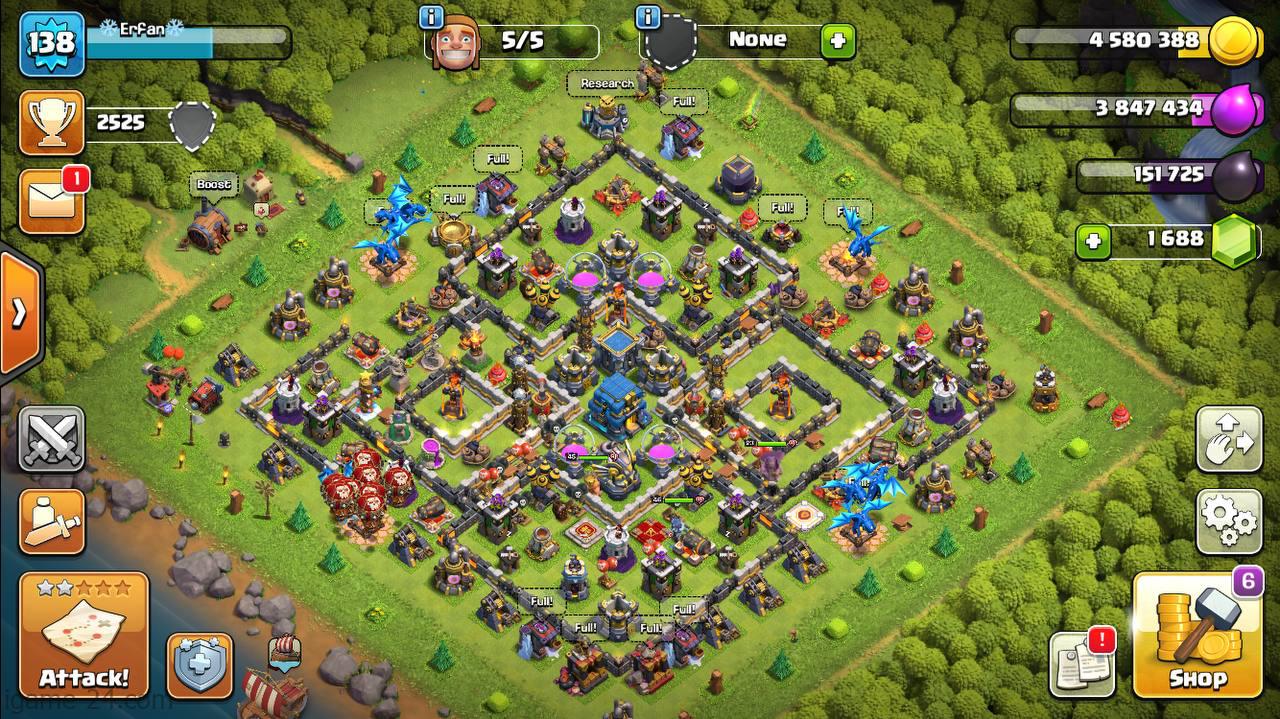Tap the Attack! map button

84,635
